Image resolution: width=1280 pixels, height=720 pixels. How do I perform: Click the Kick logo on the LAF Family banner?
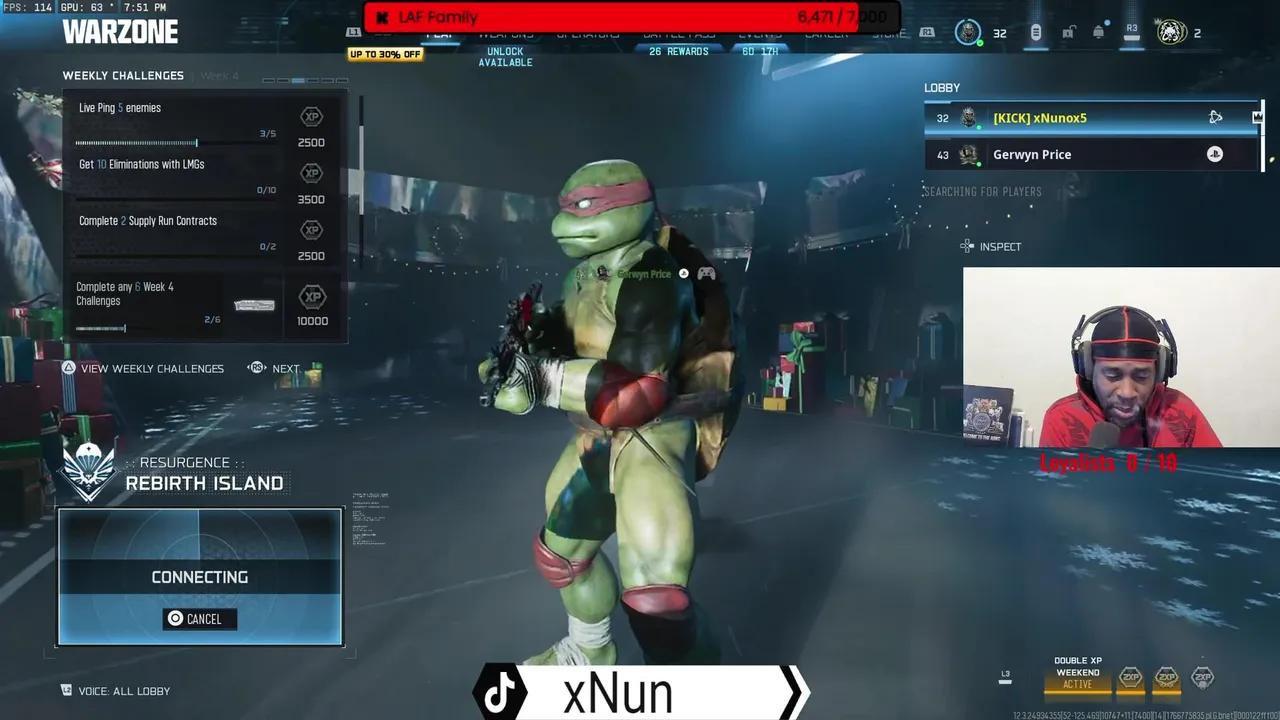point(383,17)
